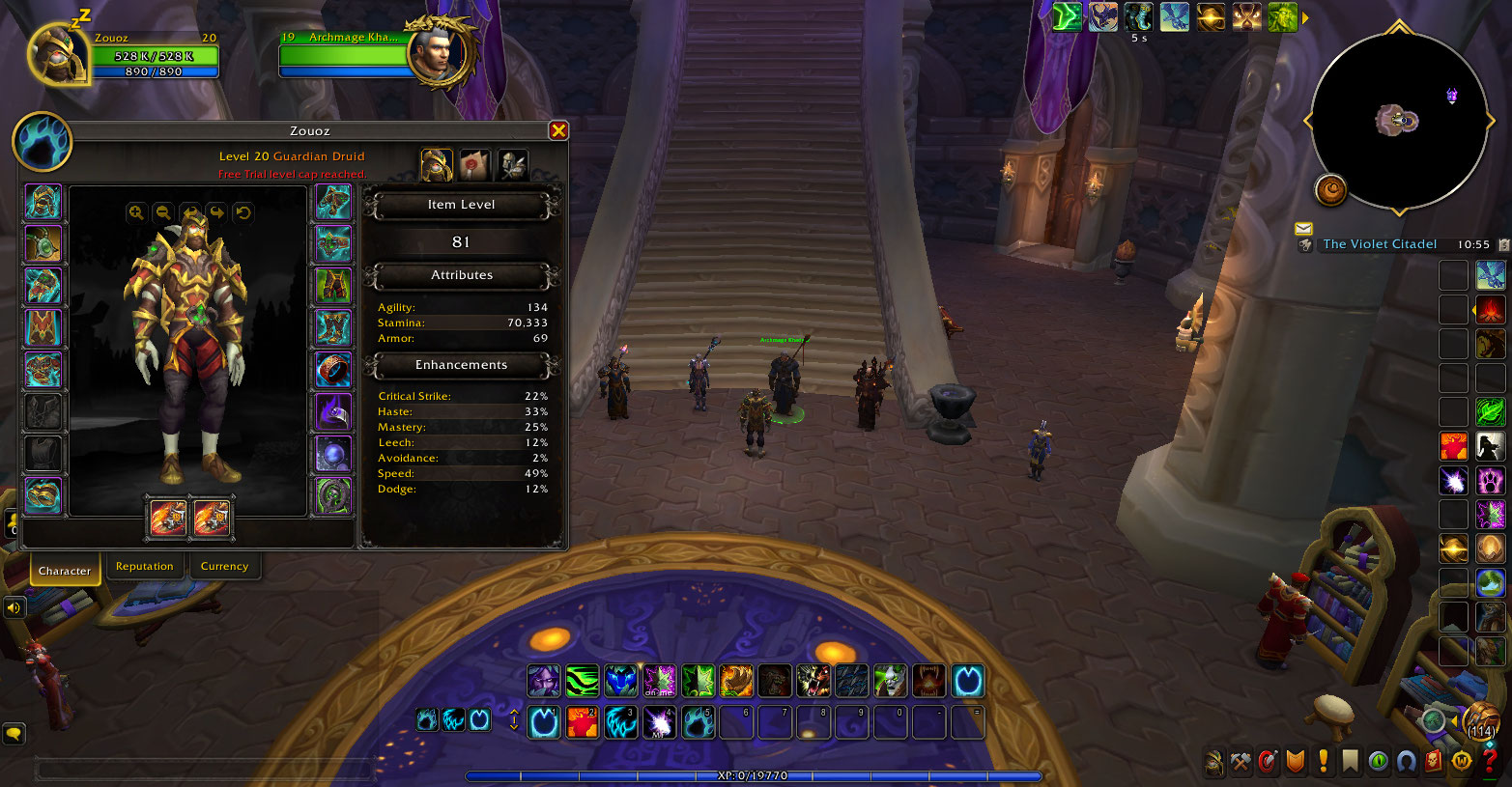Image resolution: width=1512 pixels, height=787 pixels.
Task: Open the Currency tab
Action: tap(224, 567)
